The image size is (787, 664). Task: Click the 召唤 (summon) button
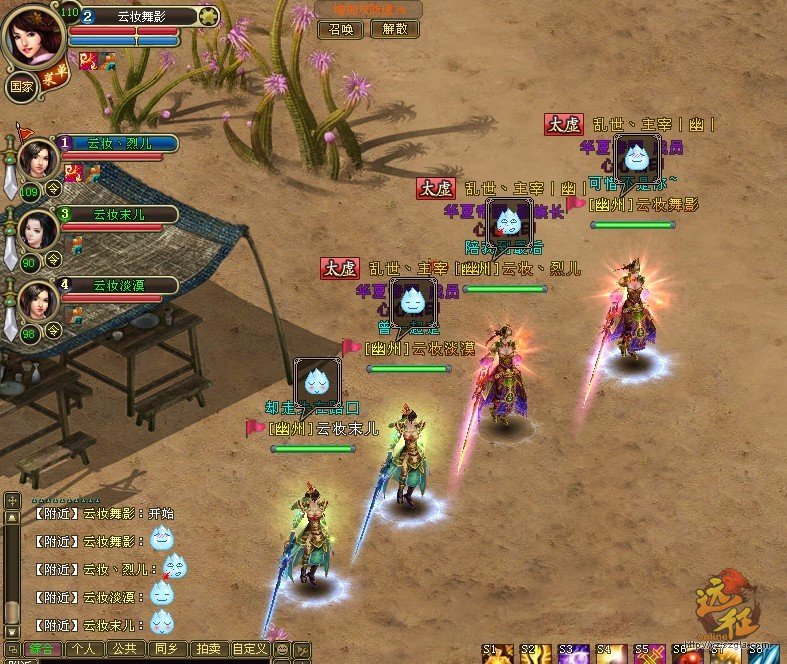[x=341, y=29]
